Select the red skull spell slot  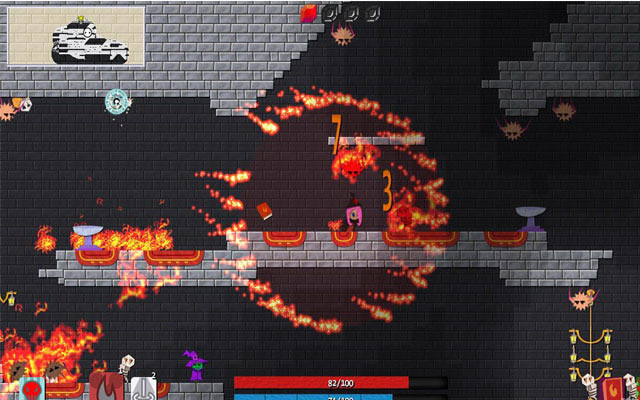pos(31,388)
